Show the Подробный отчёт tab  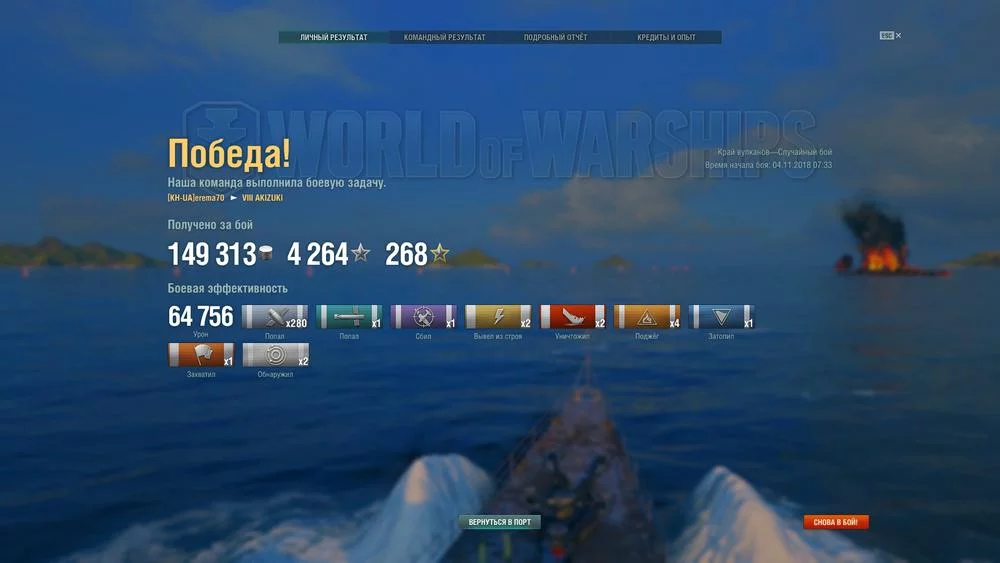click(x=556, y=38)
